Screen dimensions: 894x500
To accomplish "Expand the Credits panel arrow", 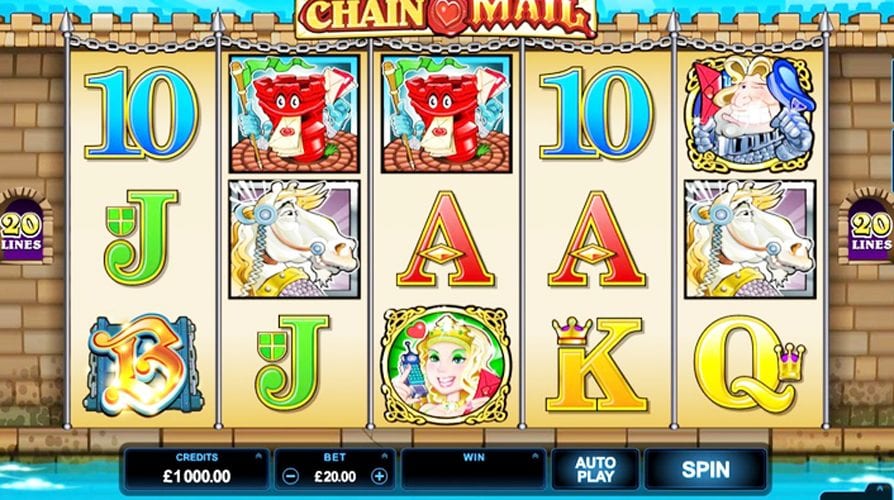I will pyautogui.click(x=258, y=456).
